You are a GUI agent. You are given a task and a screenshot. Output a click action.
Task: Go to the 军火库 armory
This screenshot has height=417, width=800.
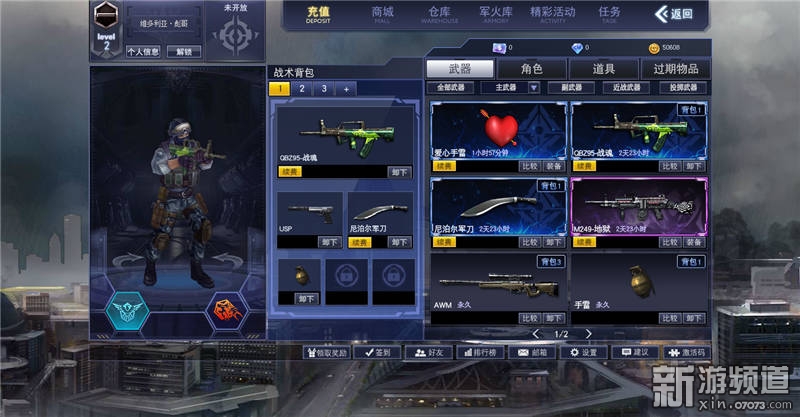(x=496, y=14)
